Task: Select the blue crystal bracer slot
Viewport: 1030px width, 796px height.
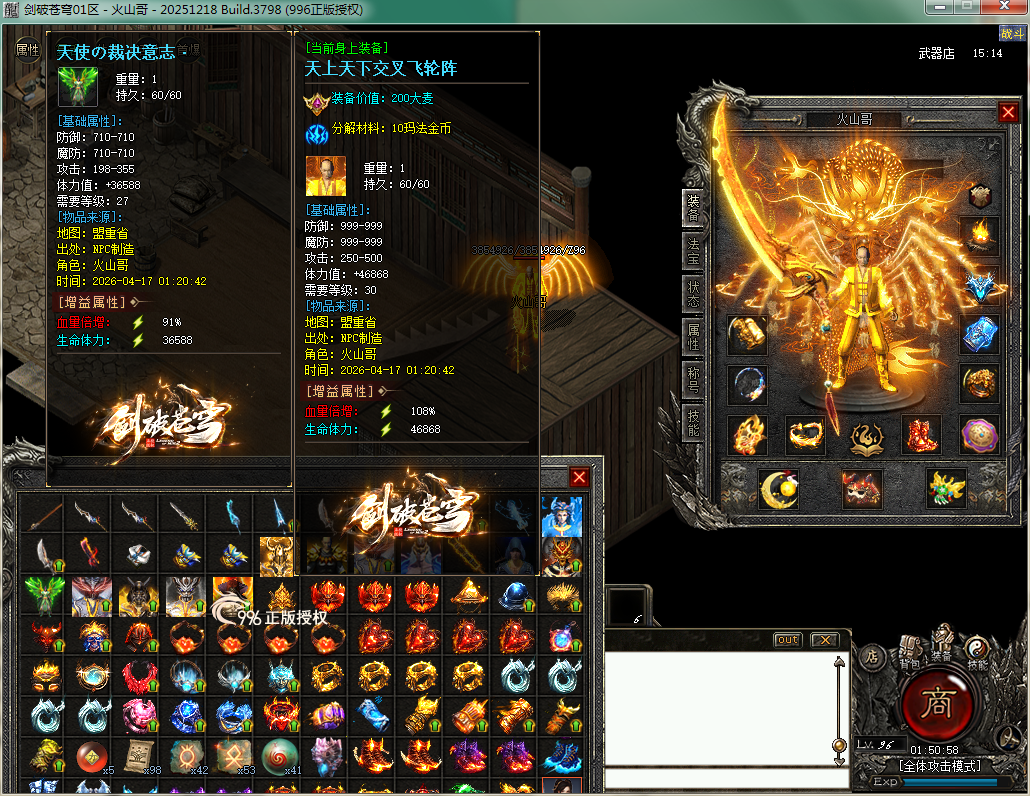Action: coord(980,335)
